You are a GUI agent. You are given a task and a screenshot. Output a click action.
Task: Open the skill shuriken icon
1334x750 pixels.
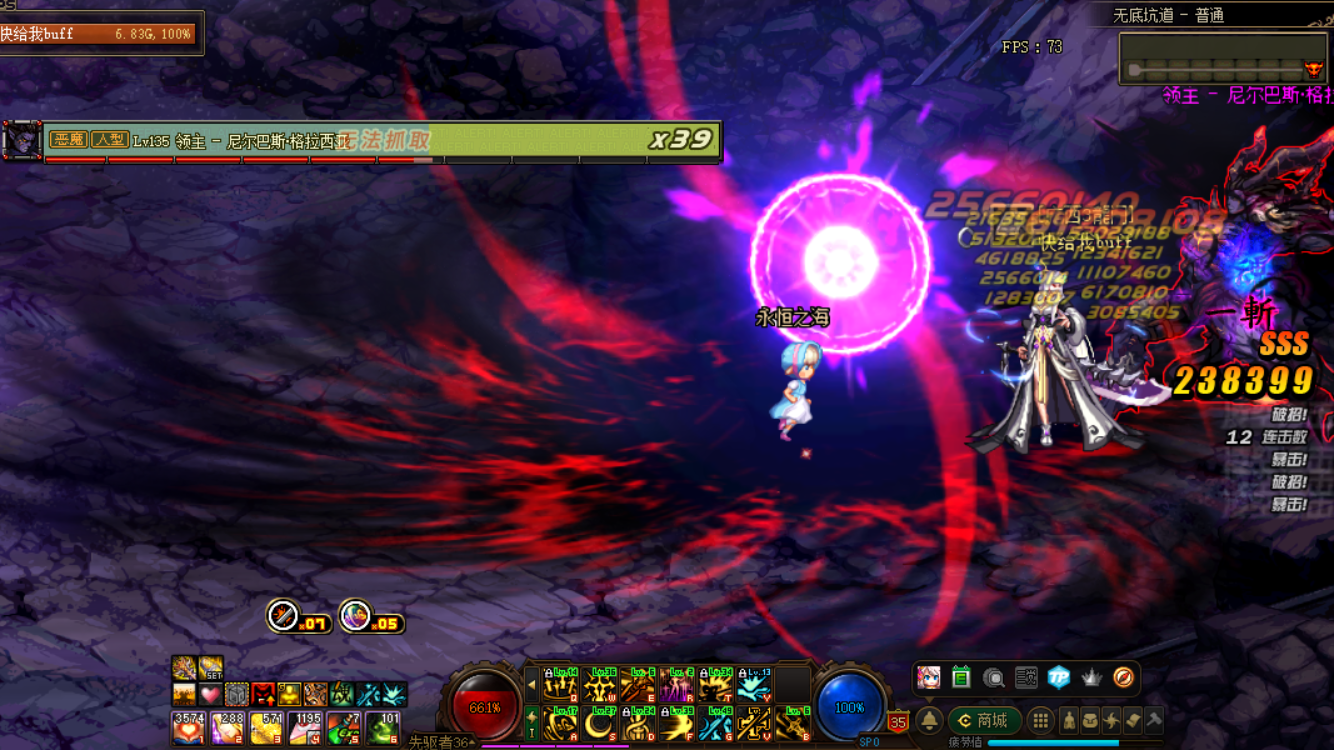point(1111,720)
